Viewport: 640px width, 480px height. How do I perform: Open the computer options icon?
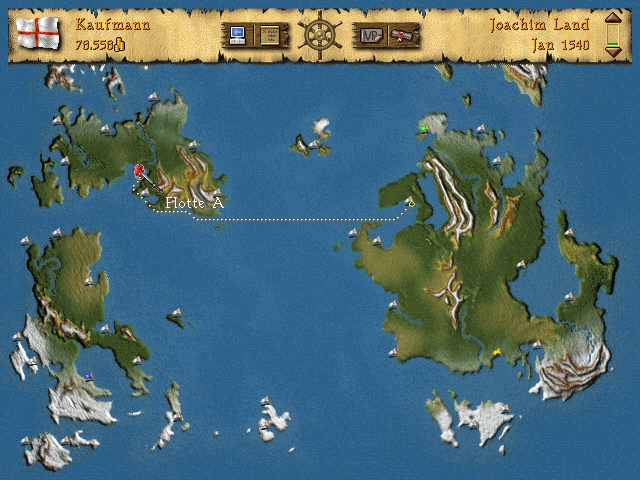pyautogui.click(x=238, y=36)
